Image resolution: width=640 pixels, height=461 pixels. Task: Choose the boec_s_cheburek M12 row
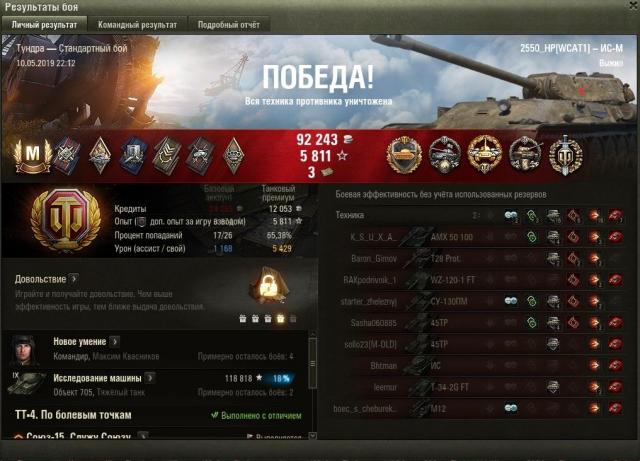pos(480,408)
